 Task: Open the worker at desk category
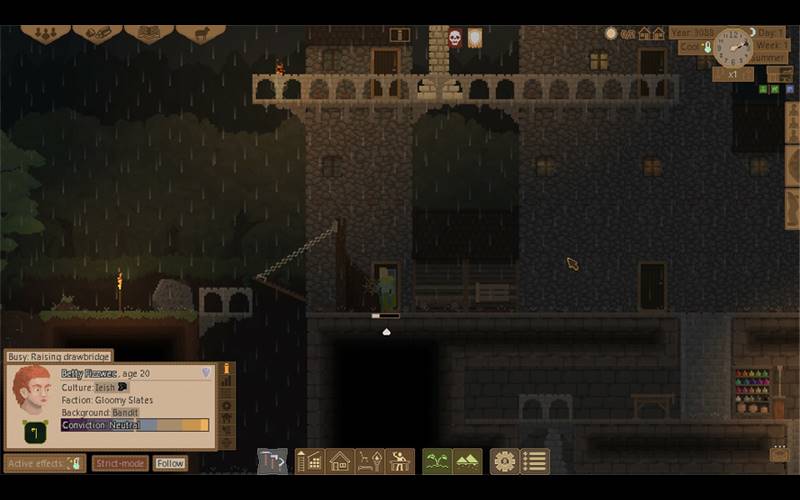tap(400, 461)
